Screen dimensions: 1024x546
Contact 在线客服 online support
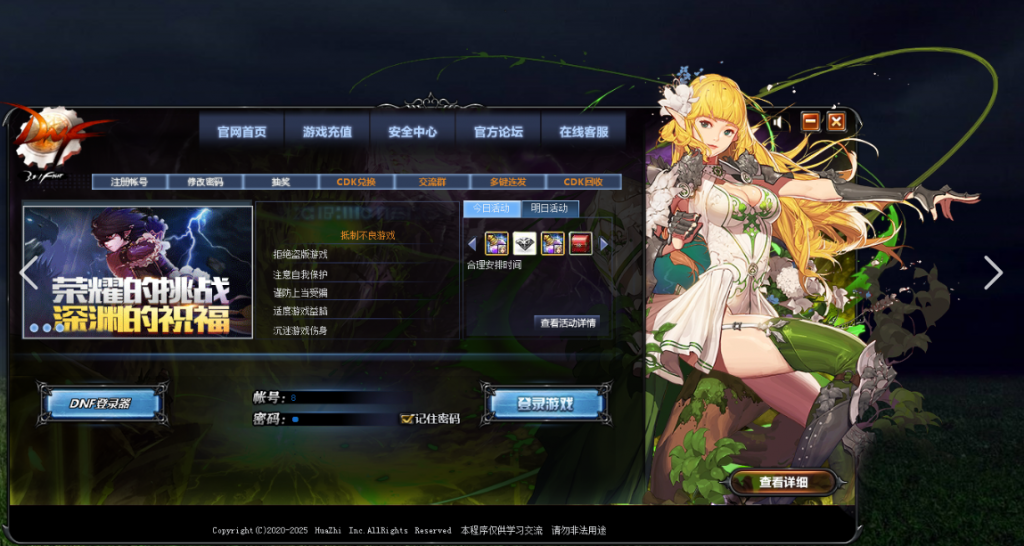[x=583, y=132]
